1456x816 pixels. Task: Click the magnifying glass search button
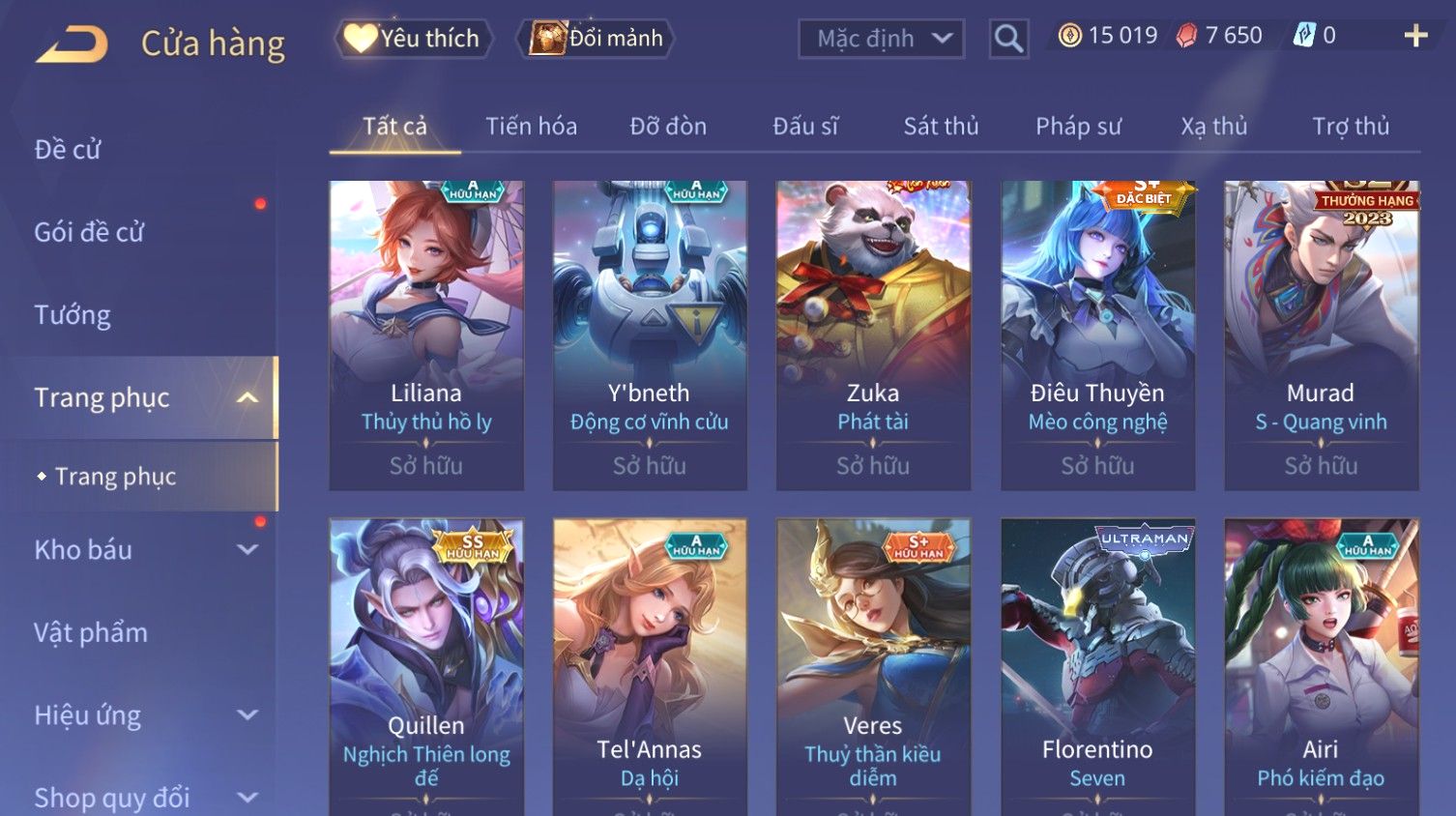coord(1008,39)
